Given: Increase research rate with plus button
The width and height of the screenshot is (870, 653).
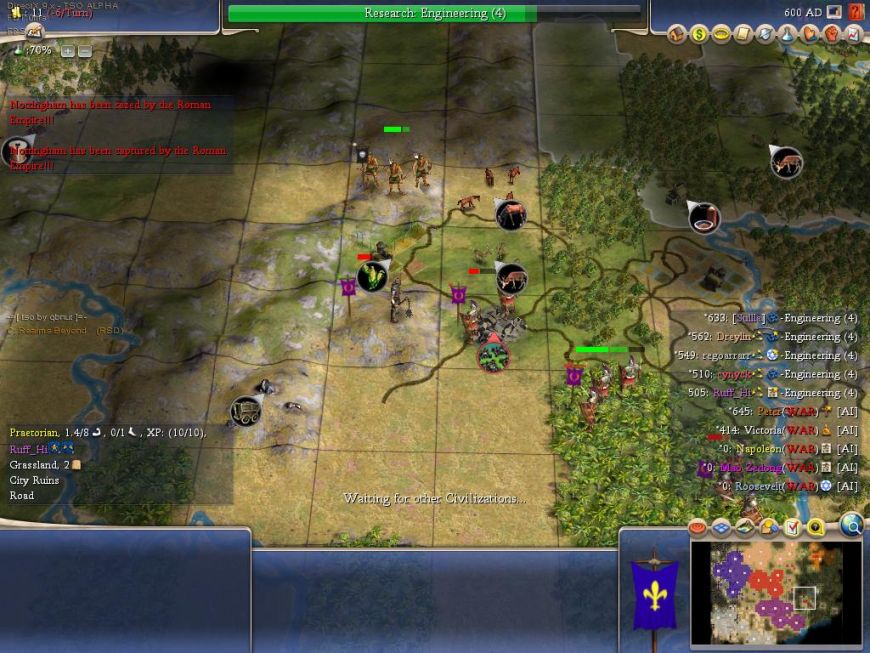Looking at the screenshot, I should (x=67, y=51).
